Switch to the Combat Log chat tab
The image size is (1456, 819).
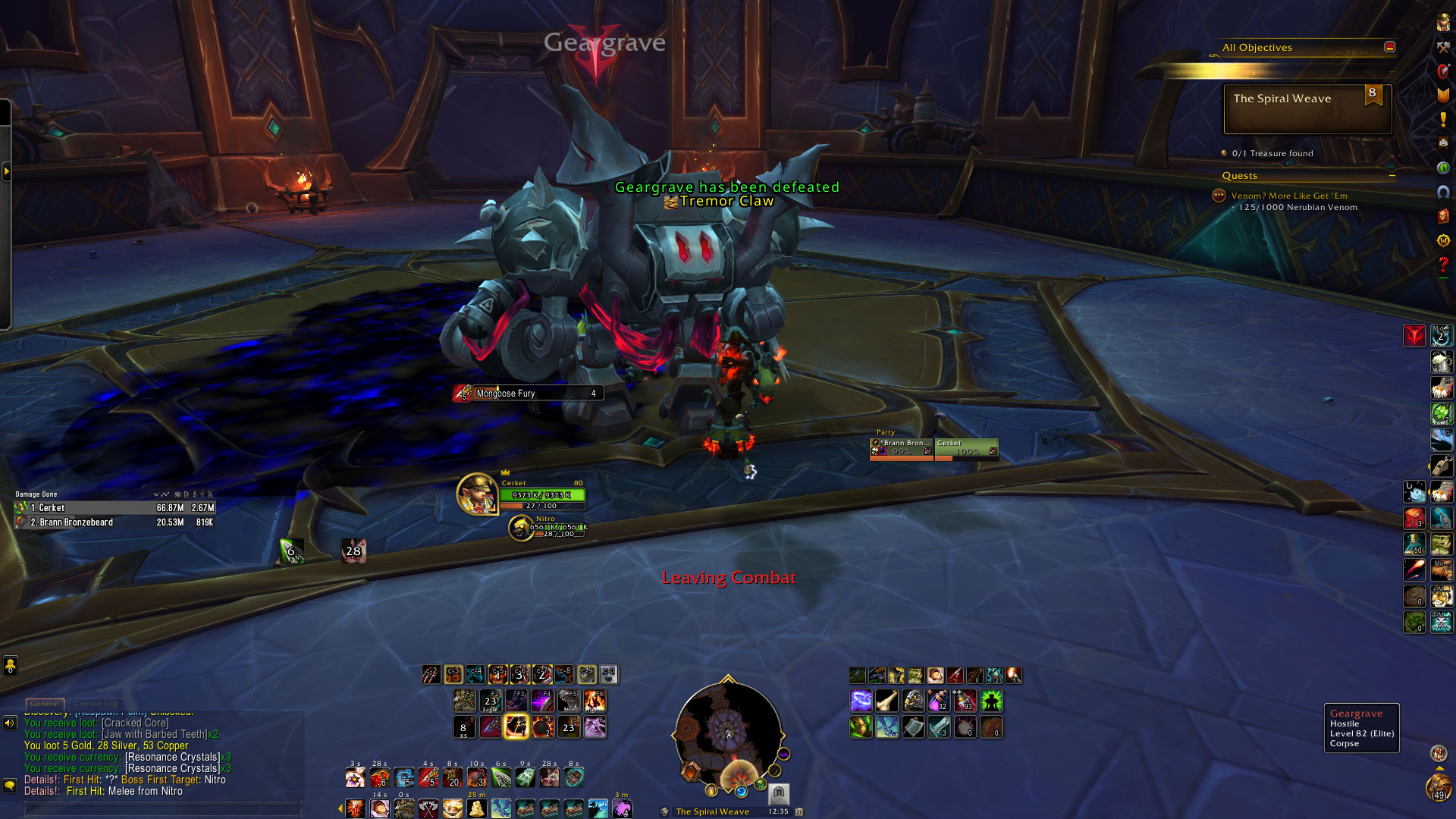click(x=98, y=704)
